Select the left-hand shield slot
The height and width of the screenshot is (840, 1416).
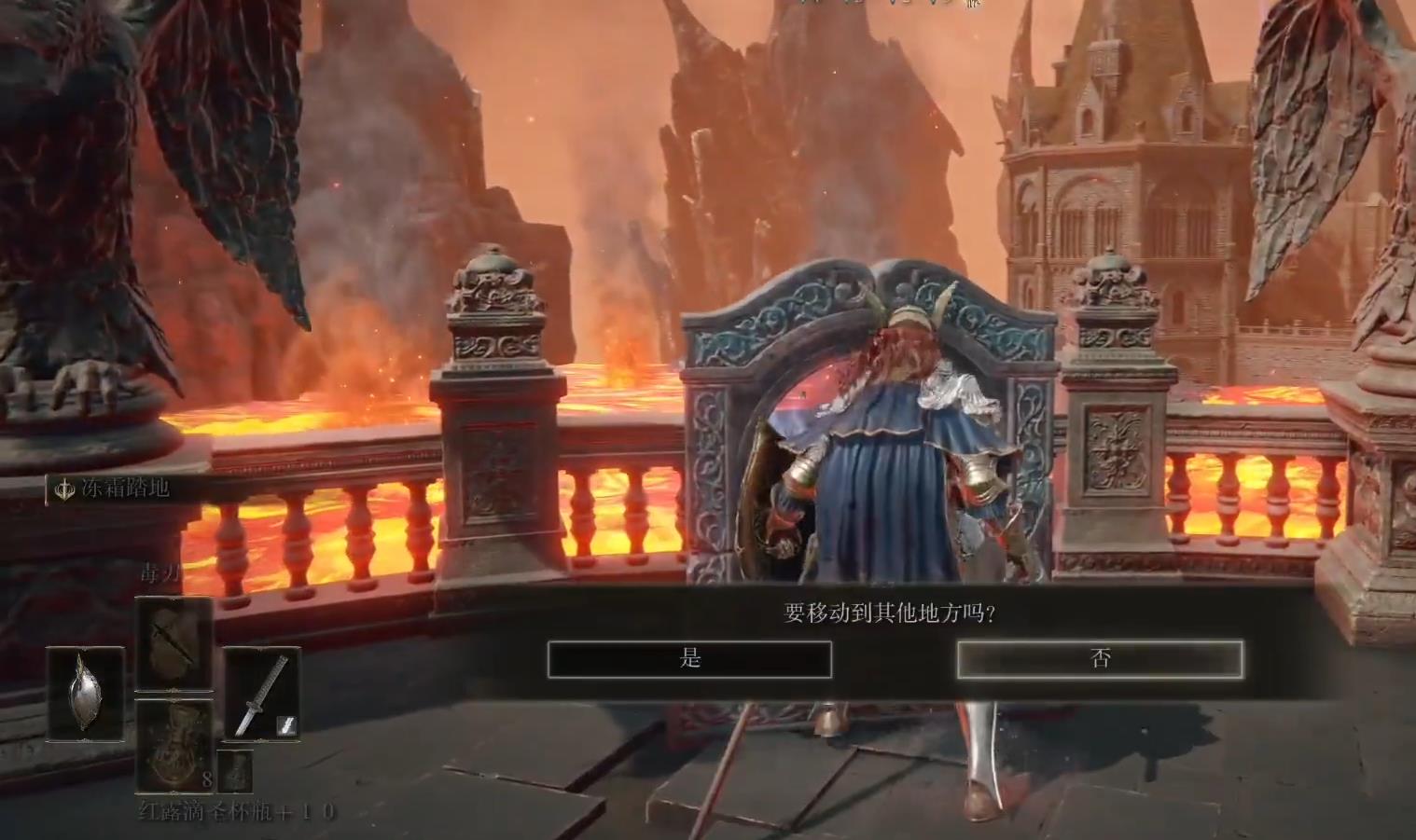click(86, 695)
